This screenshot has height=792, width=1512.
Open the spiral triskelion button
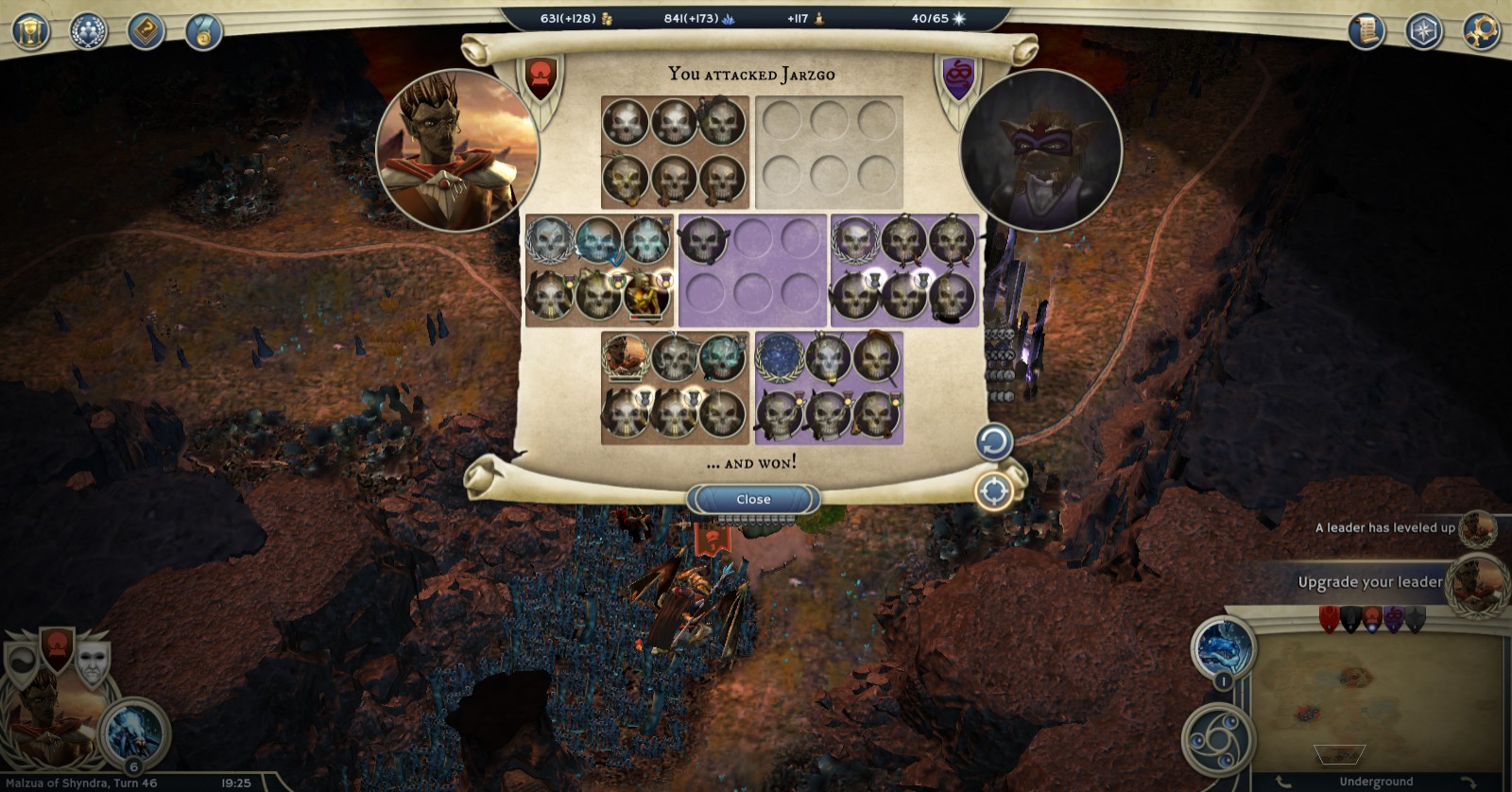[x=1218, y=740]
